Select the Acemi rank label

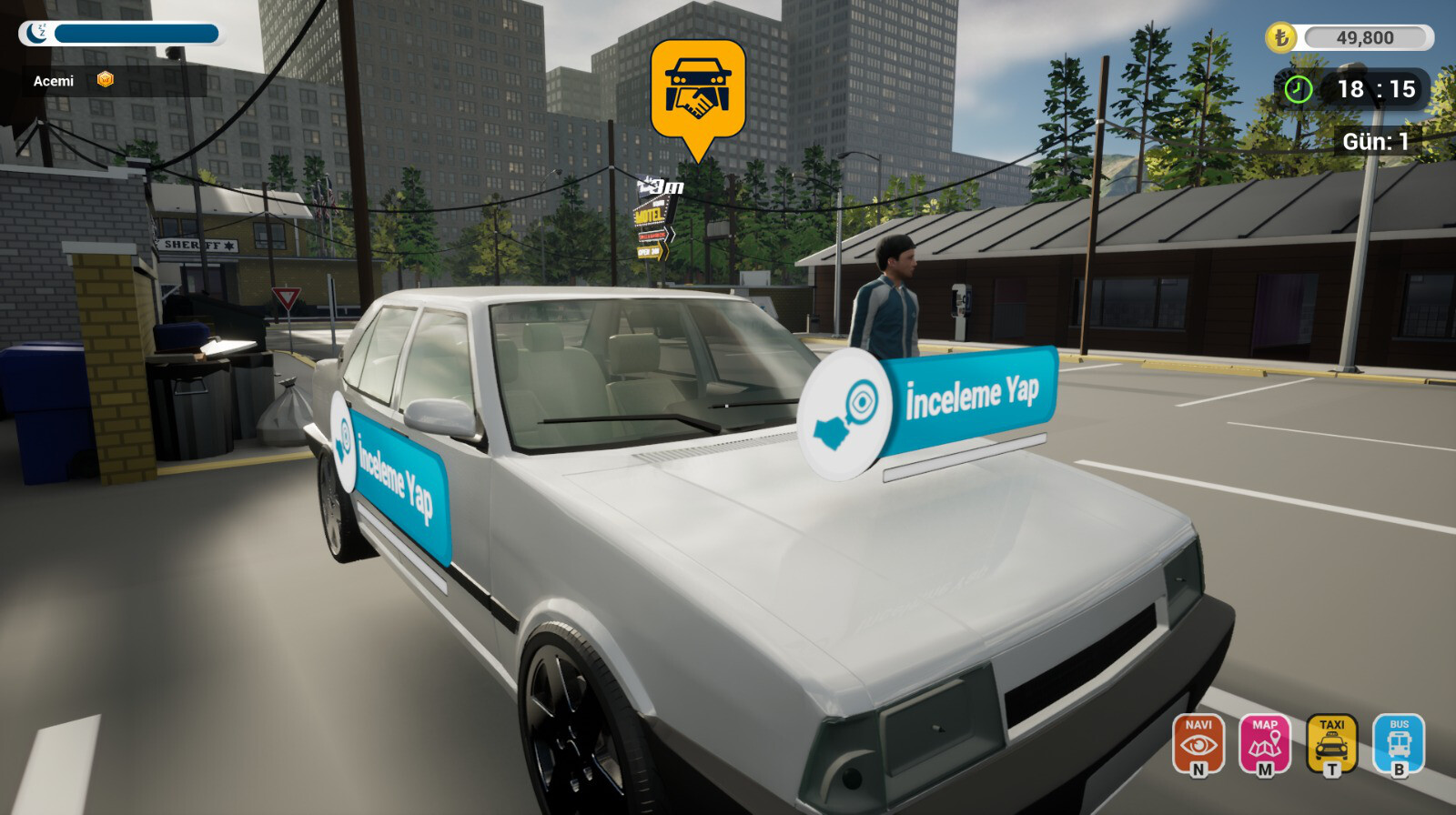pyautogui.click(x=54, y=82)
